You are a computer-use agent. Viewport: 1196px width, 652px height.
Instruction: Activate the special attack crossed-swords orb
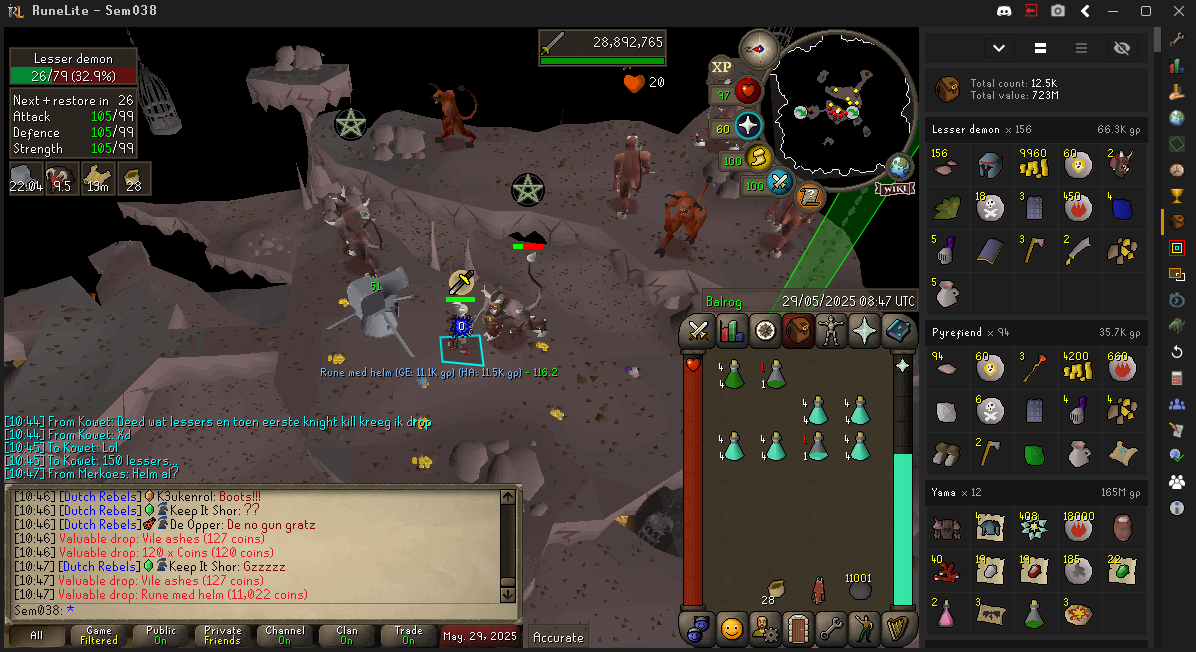[779, 183]
